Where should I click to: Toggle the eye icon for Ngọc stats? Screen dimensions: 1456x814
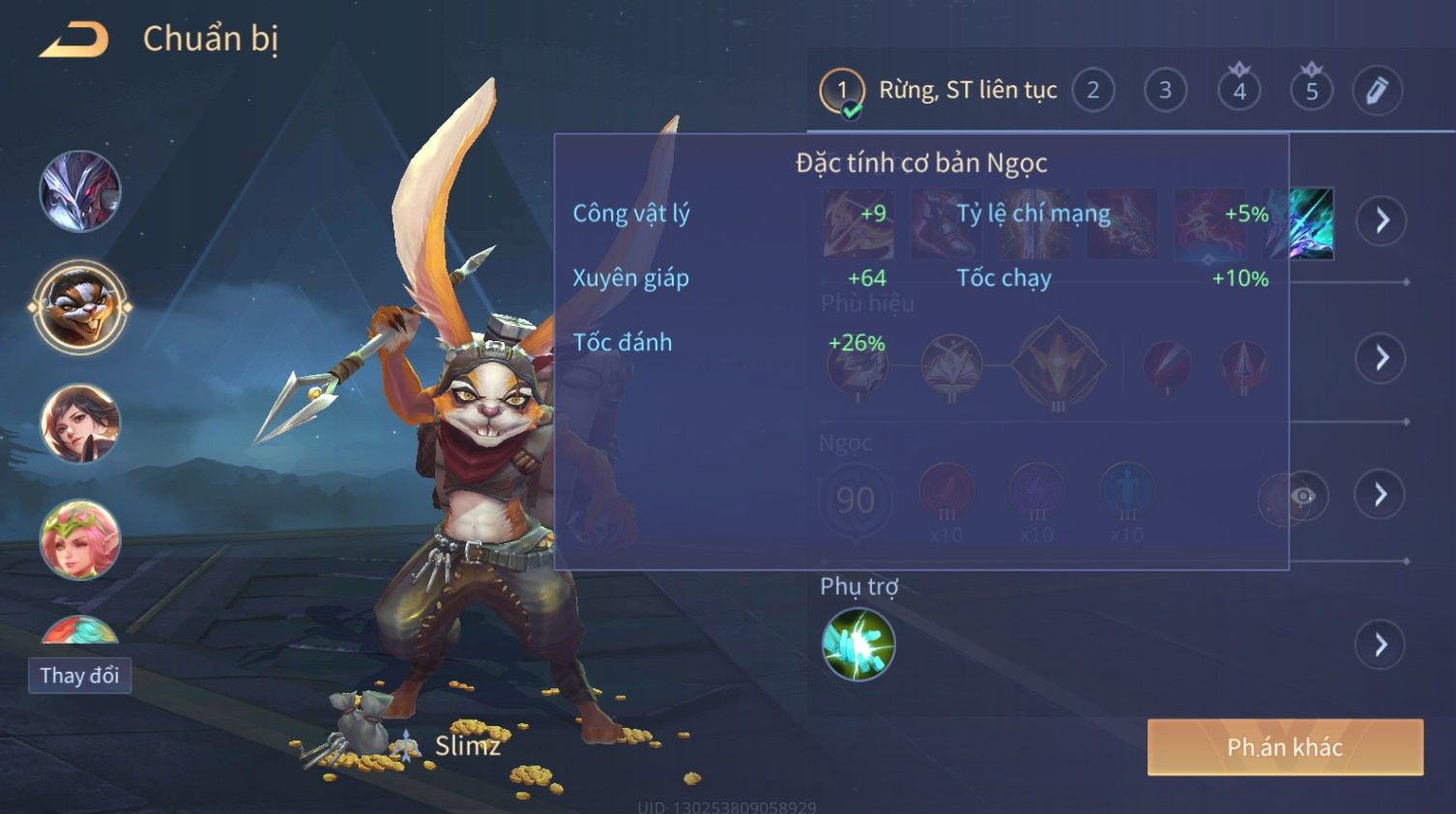click(1302, 497)
